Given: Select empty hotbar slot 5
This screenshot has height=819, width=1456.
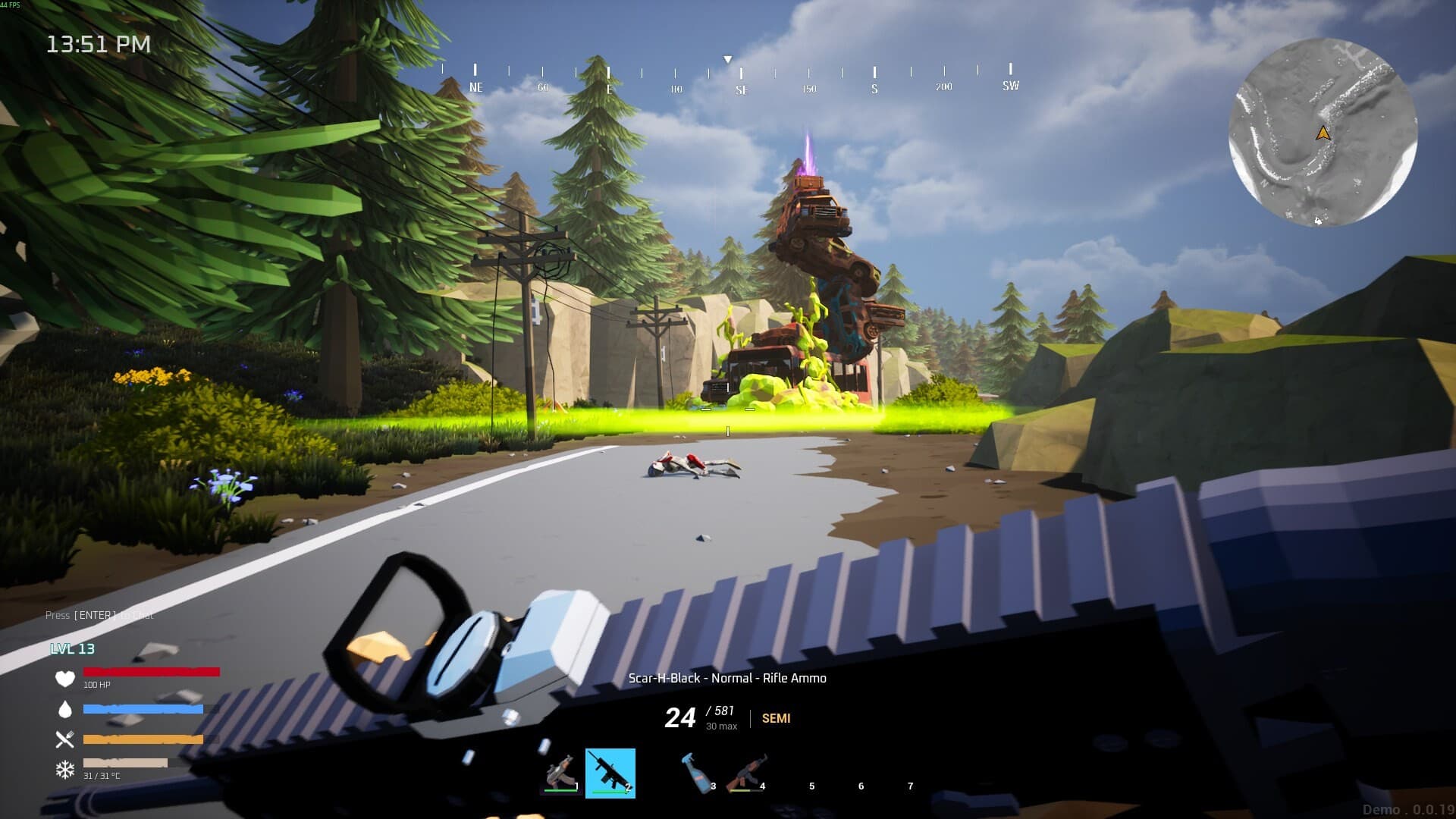Looking at the screenshot, I should pos(811,775).
